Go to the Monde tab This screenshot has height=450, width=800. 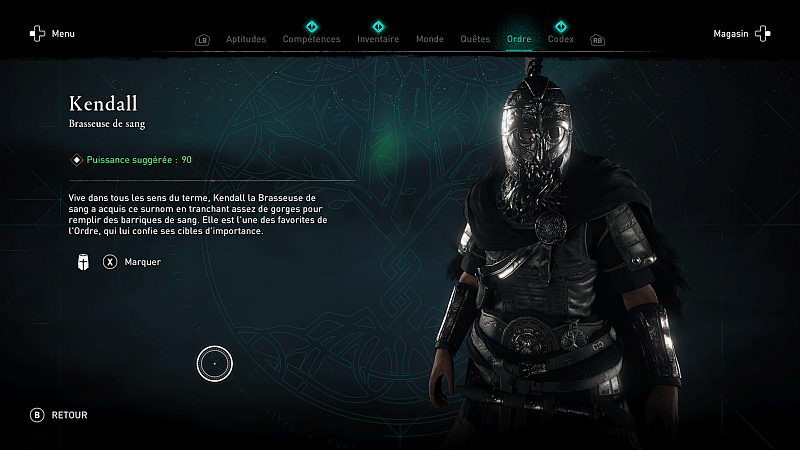coord(429,40)
